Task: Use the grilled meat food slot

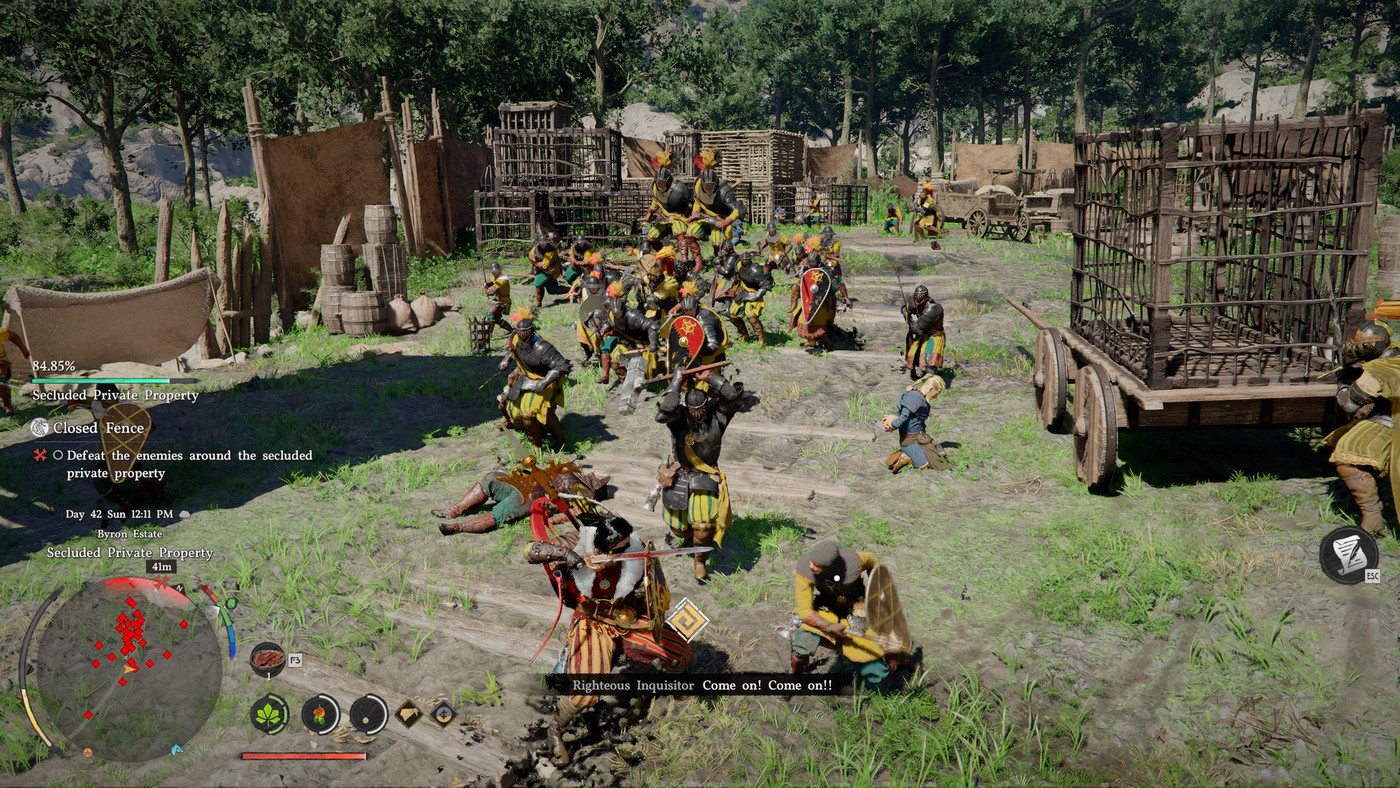Action: pyautogui.click(x=267, y=659)
